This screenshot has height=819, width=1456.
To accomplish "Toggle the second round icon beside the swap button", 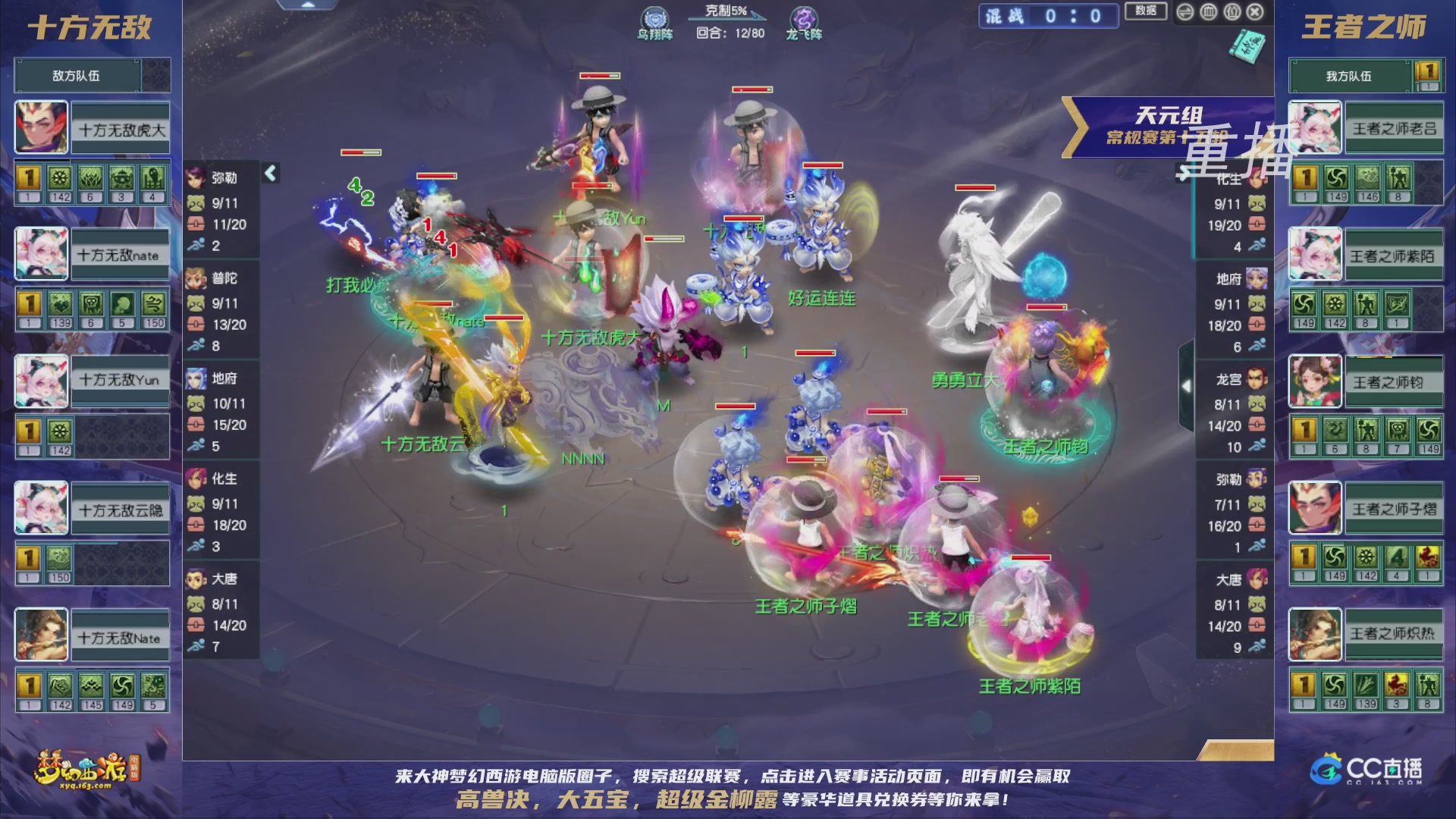I will (1209, 12).
